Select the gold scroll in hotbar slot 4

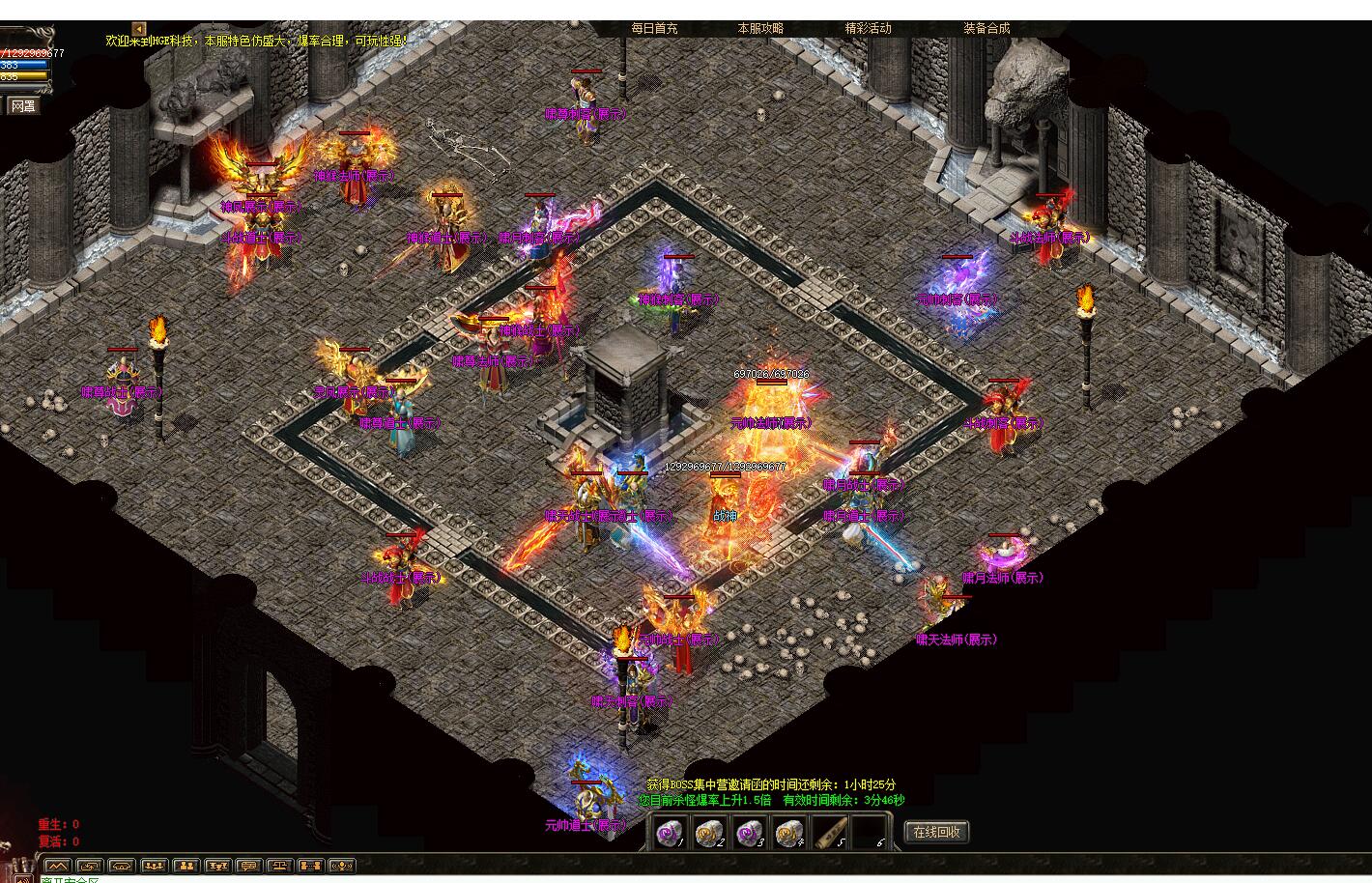click(790, 832)
